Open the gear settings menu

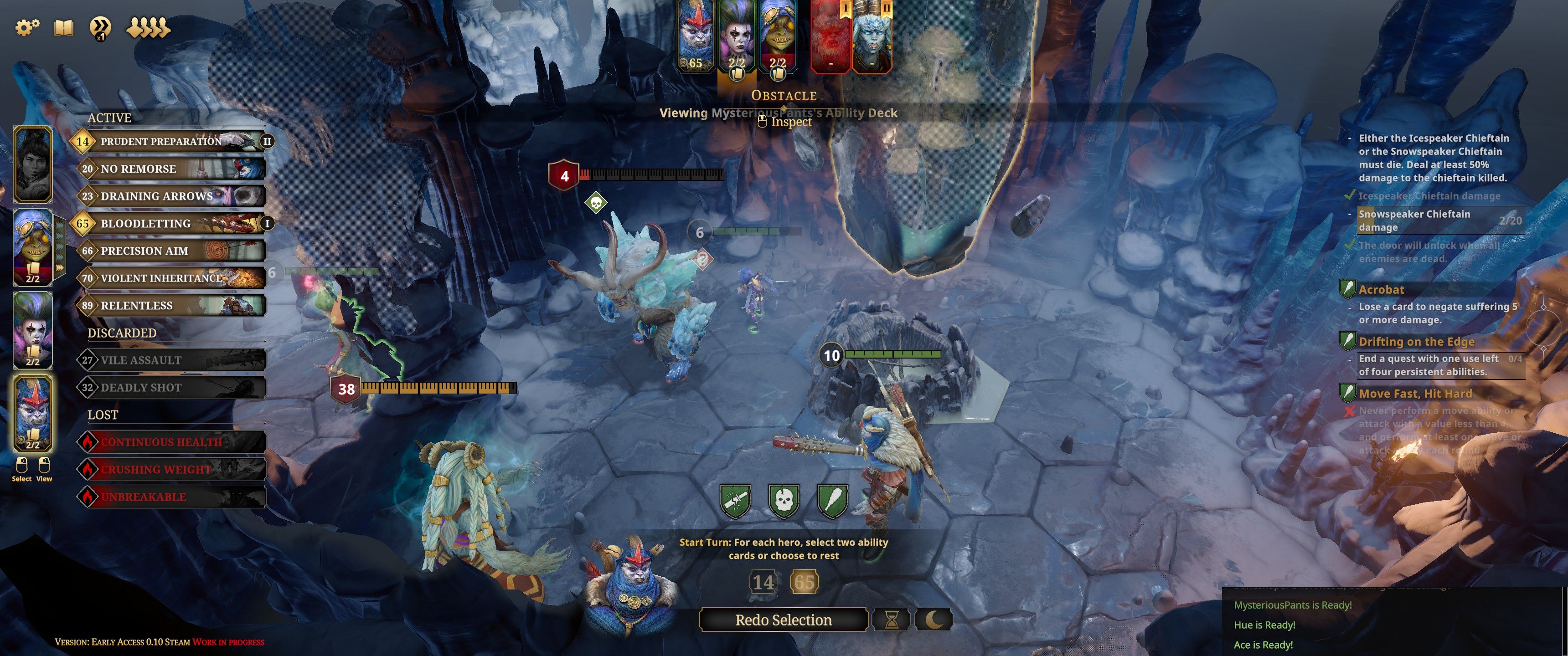27,27
